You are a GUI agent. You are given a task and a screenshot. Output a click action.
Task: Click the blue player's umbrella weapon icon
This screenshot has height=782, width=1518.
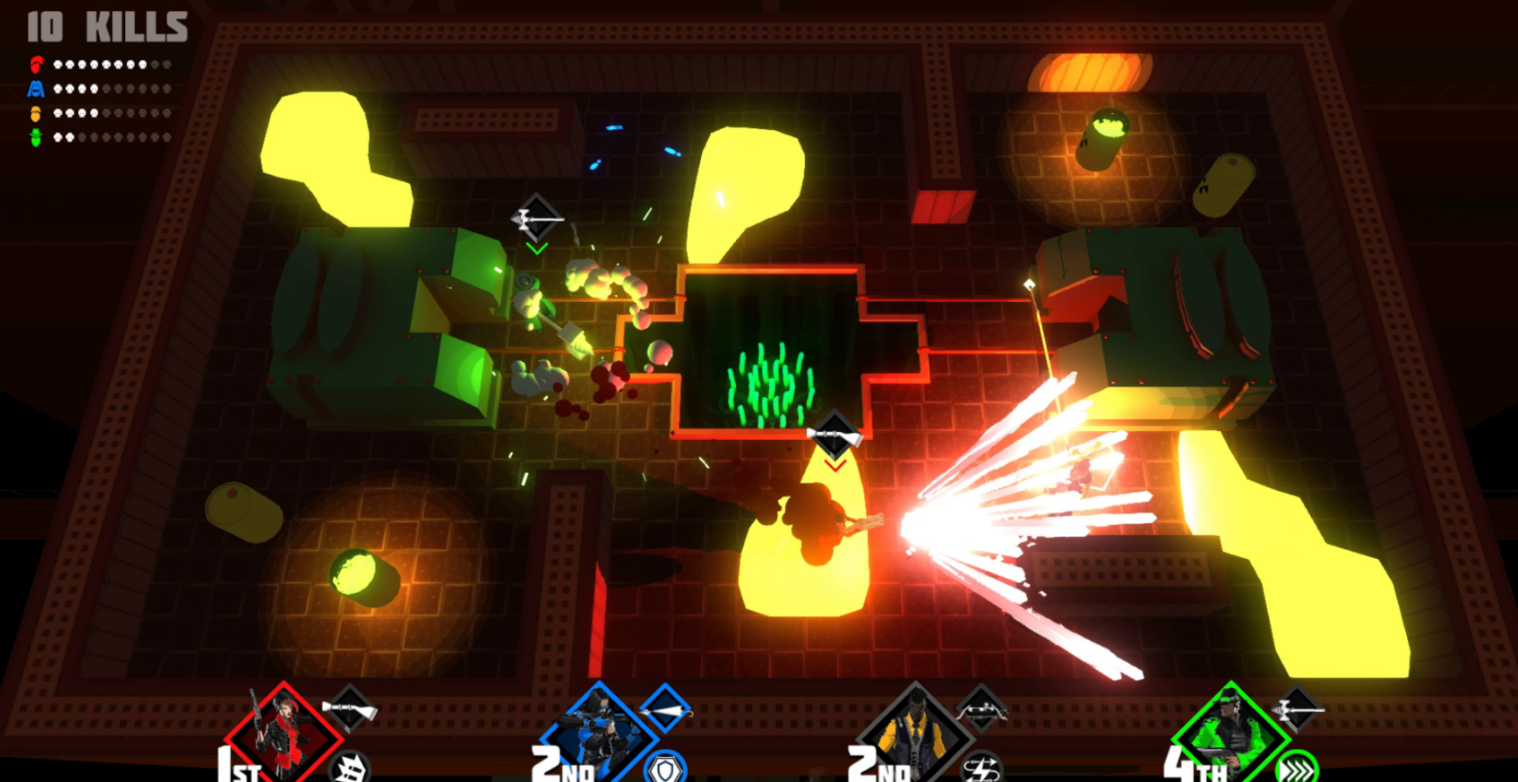666,709
